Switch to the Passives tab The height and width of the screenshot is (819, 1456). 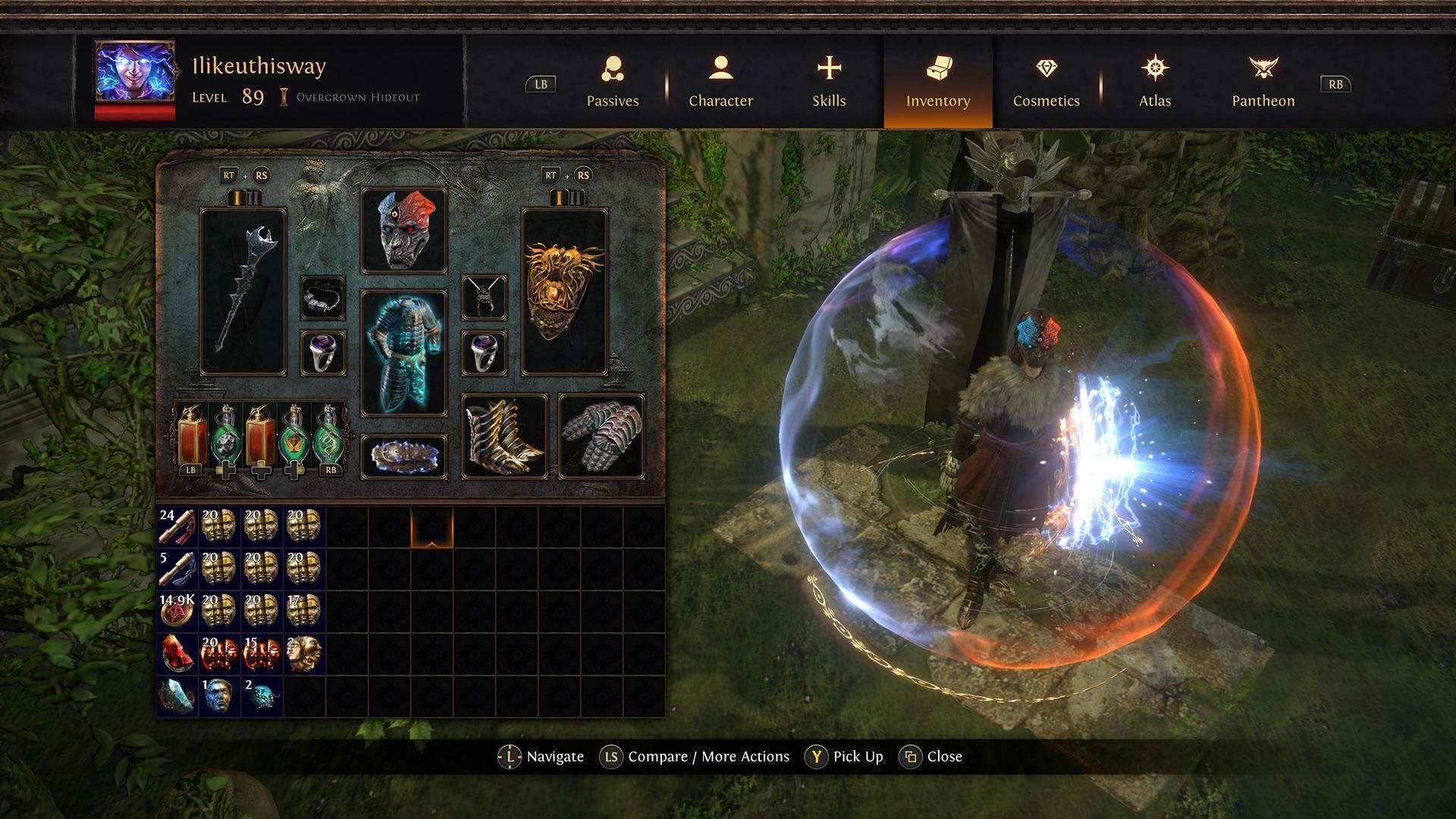point(613,82)
